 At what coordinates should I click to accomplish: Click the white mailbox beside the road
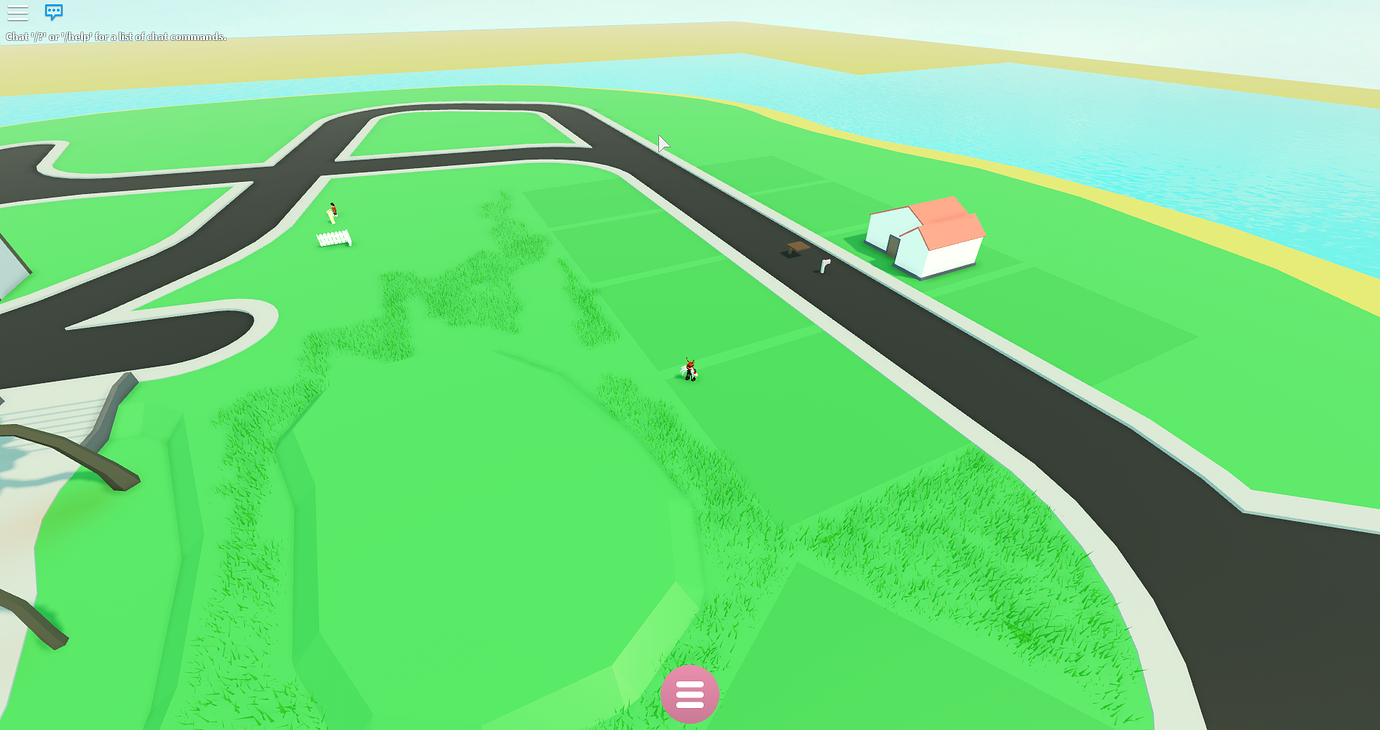pyautogui.click(x=825, y=265)
